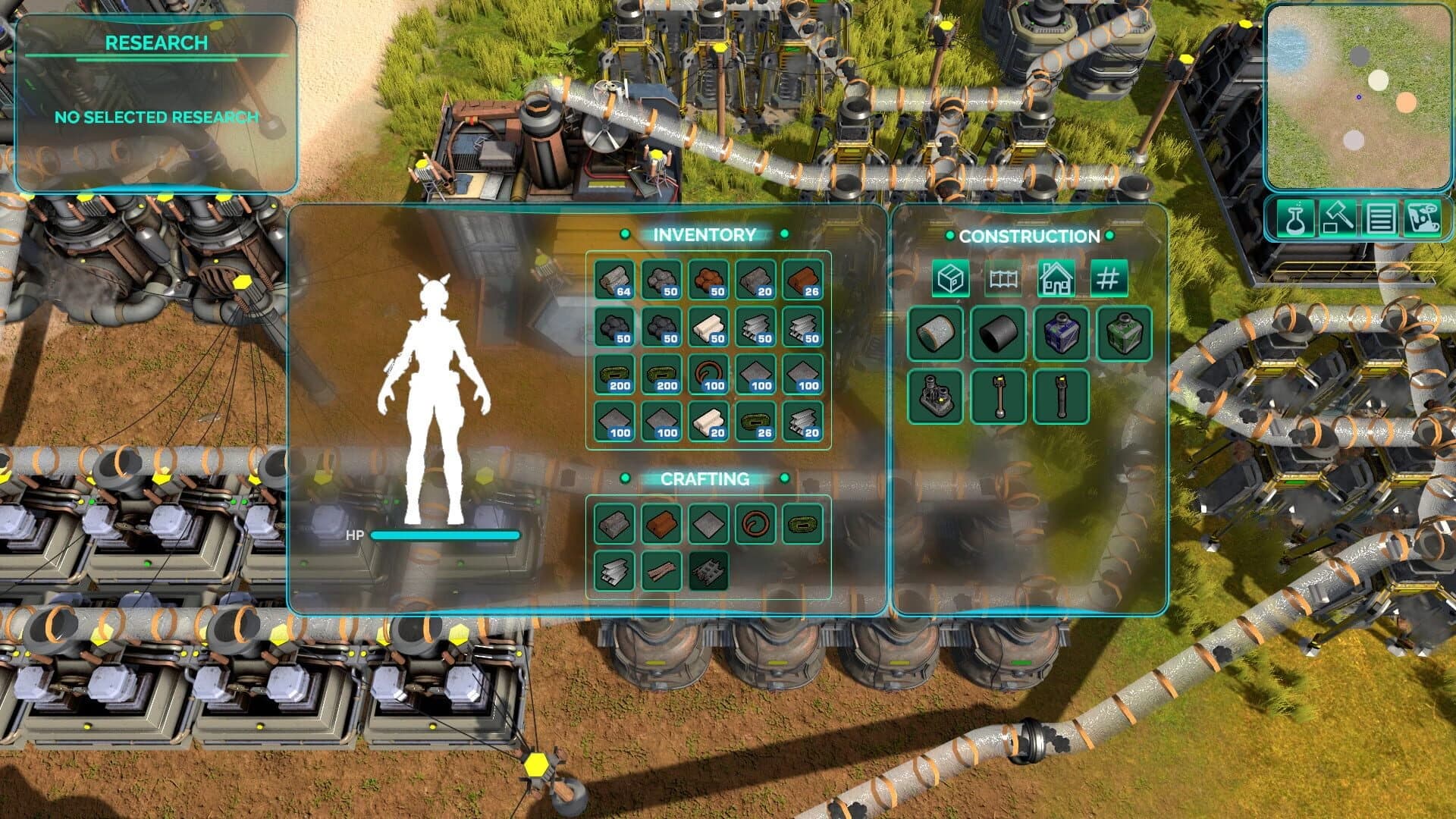Craft the wooden sticks recipe

coord(661,571)
